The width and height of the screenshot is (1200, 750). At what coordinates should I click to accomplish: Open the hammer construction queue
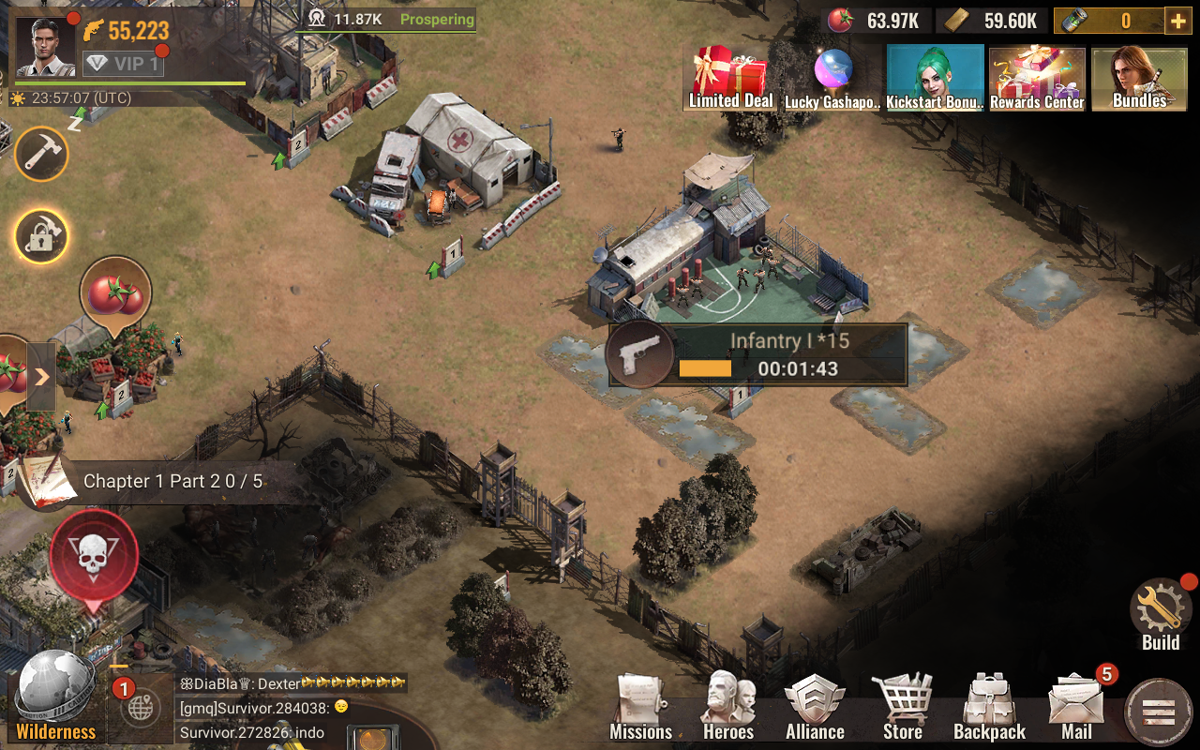pyautogui.click(x=41, y=153)
